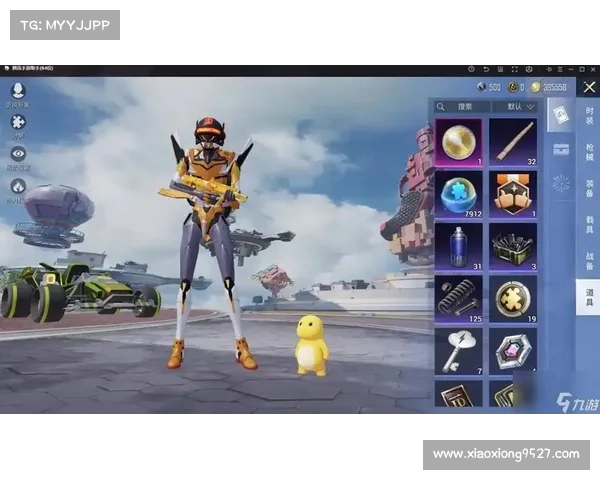This screenshot has width=600, height=480.
Task: Select the gold coin item slot
Action: coord(459,141)
